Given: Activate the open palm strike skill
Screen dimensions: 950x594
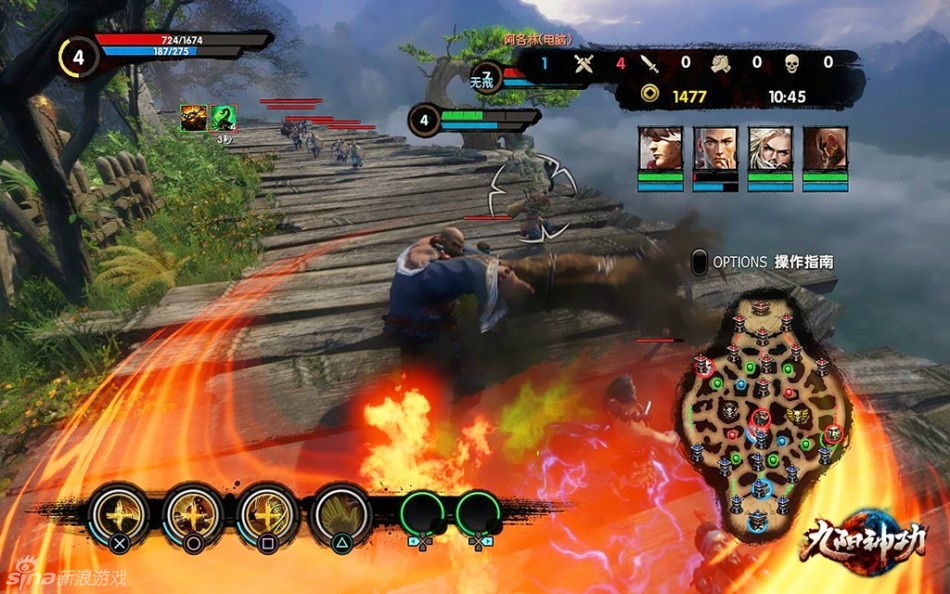Looking at the screenshot, I should coord(341,513).
